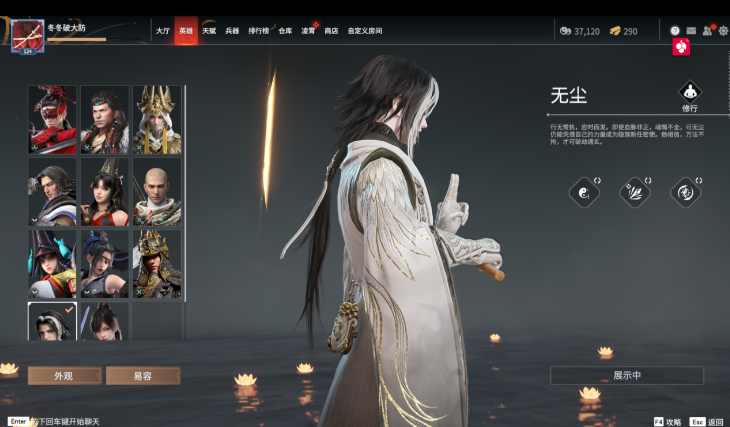This screenshot has height=427, width=730.
Task: Switch to the 天赋 talent tab
Action: (x=209, y=31)
